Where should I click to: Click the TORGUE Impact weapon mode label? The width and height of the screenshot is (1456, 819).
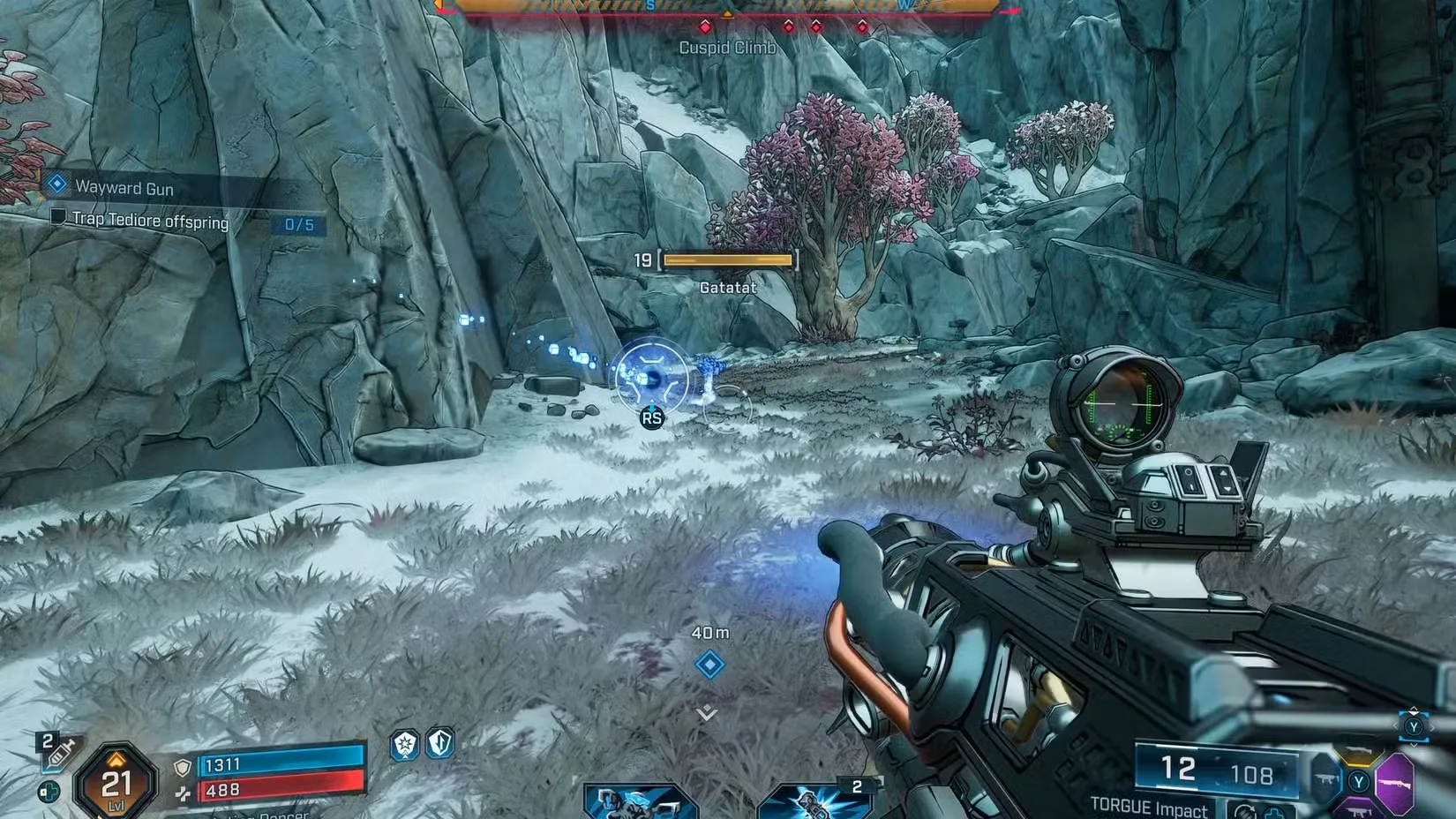[x=1148, y=806]
